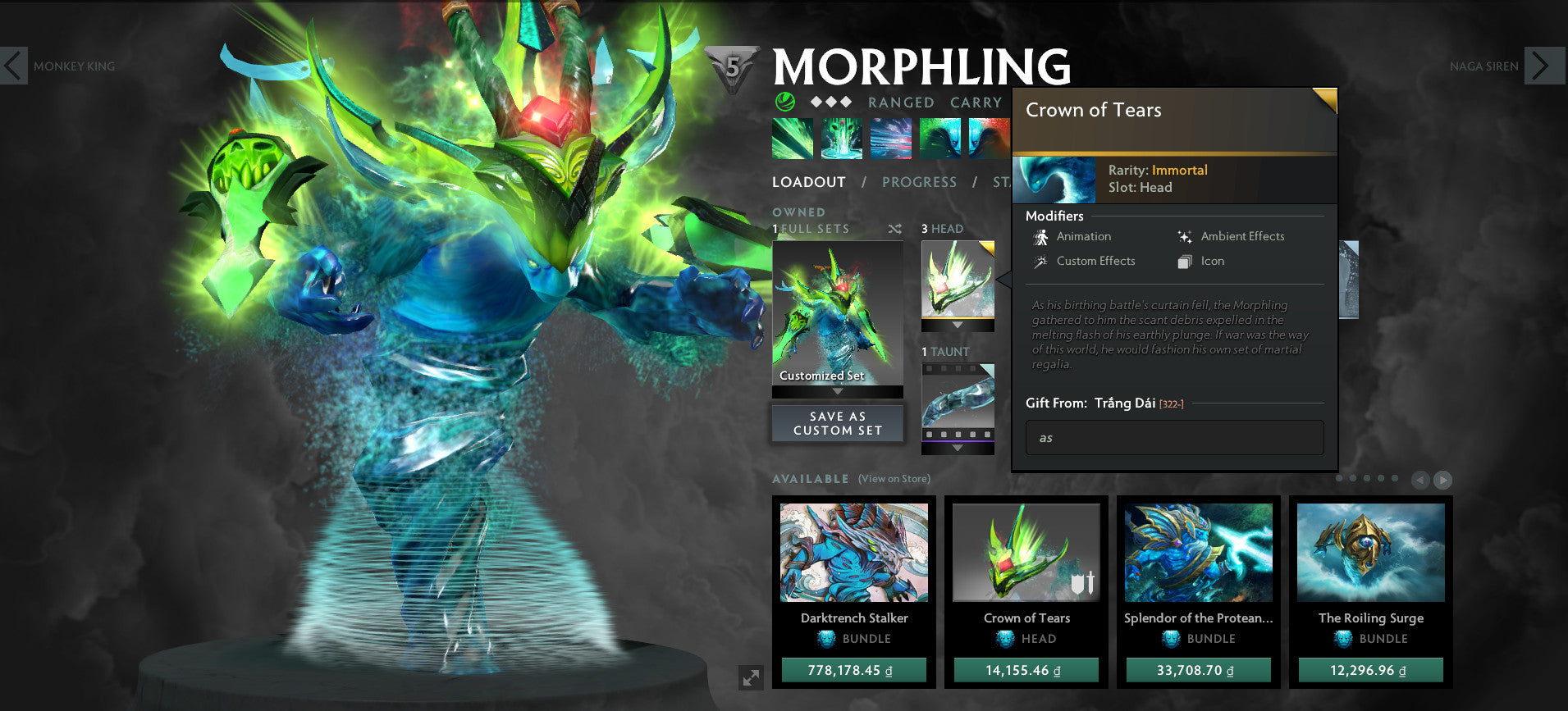This screenshot has height=711, width=1568.
Task: Switch to the PROGRESS tab
Action: coord(920,182)
